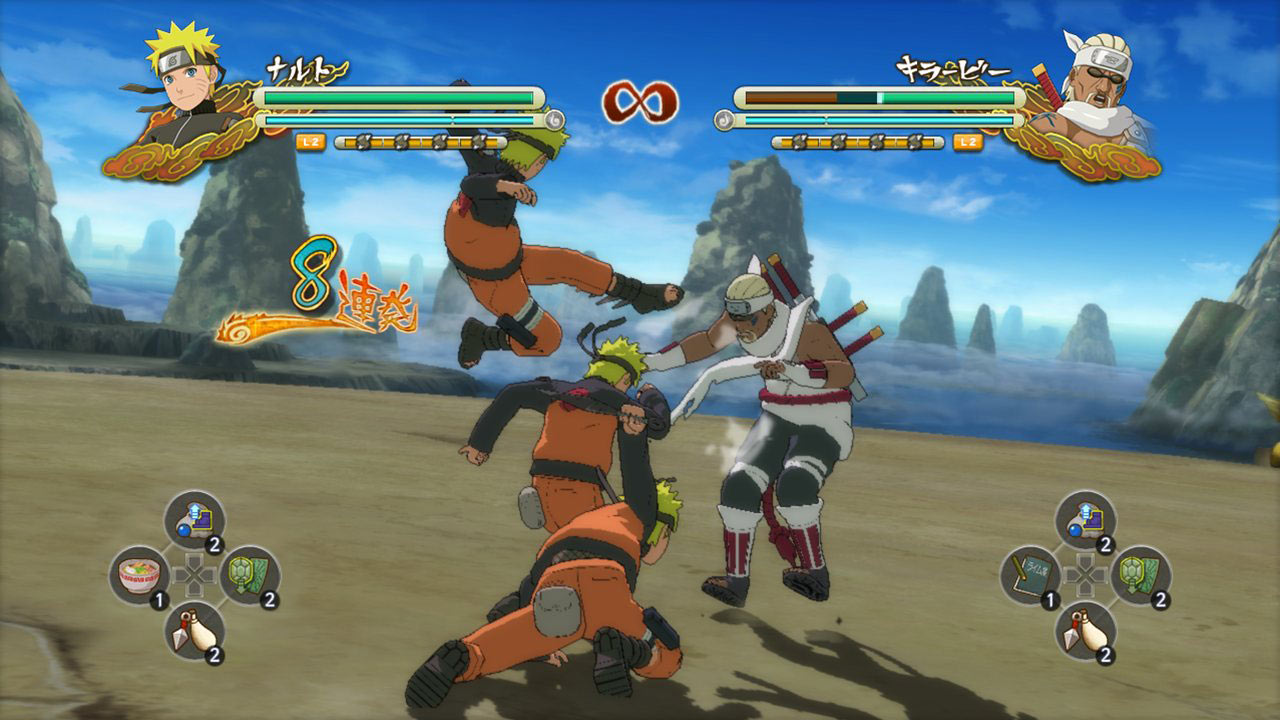
Task: Select Naruto's speed boot boost item
Action: [195, 519]
